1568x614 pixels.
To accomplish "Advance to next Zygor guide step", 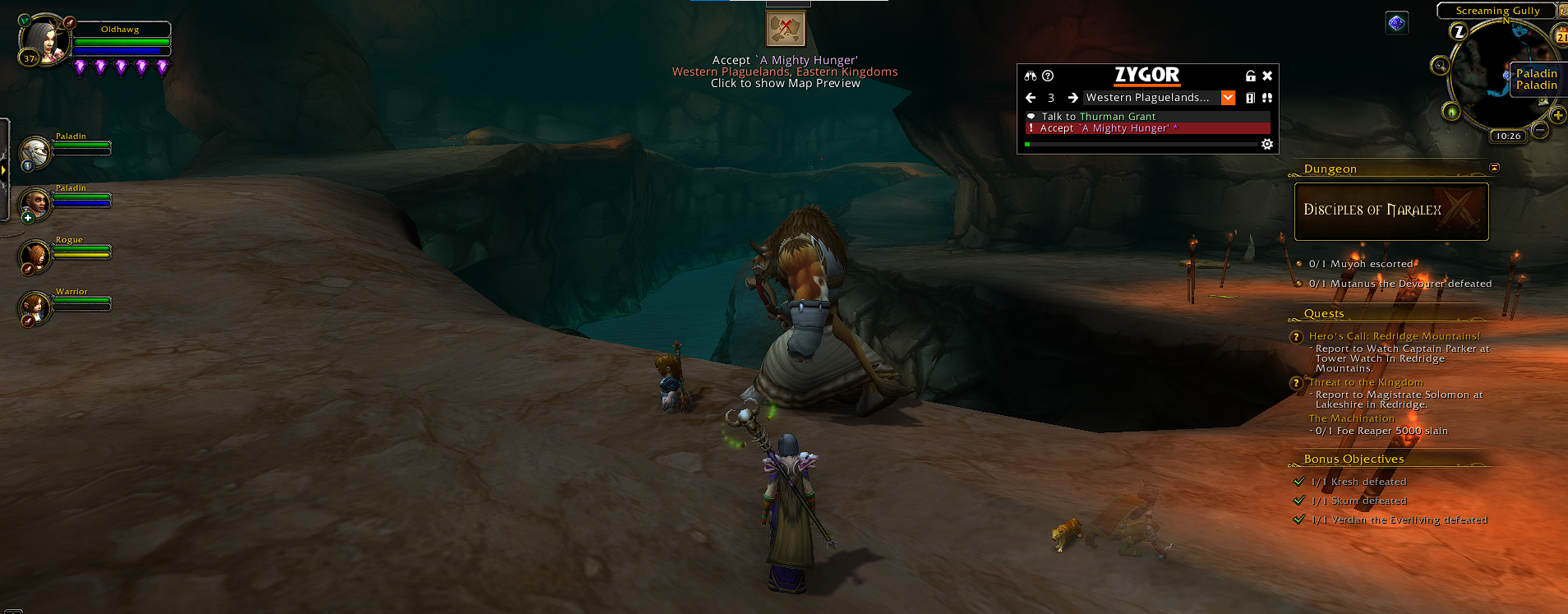I will click(x=1072, y=98).
